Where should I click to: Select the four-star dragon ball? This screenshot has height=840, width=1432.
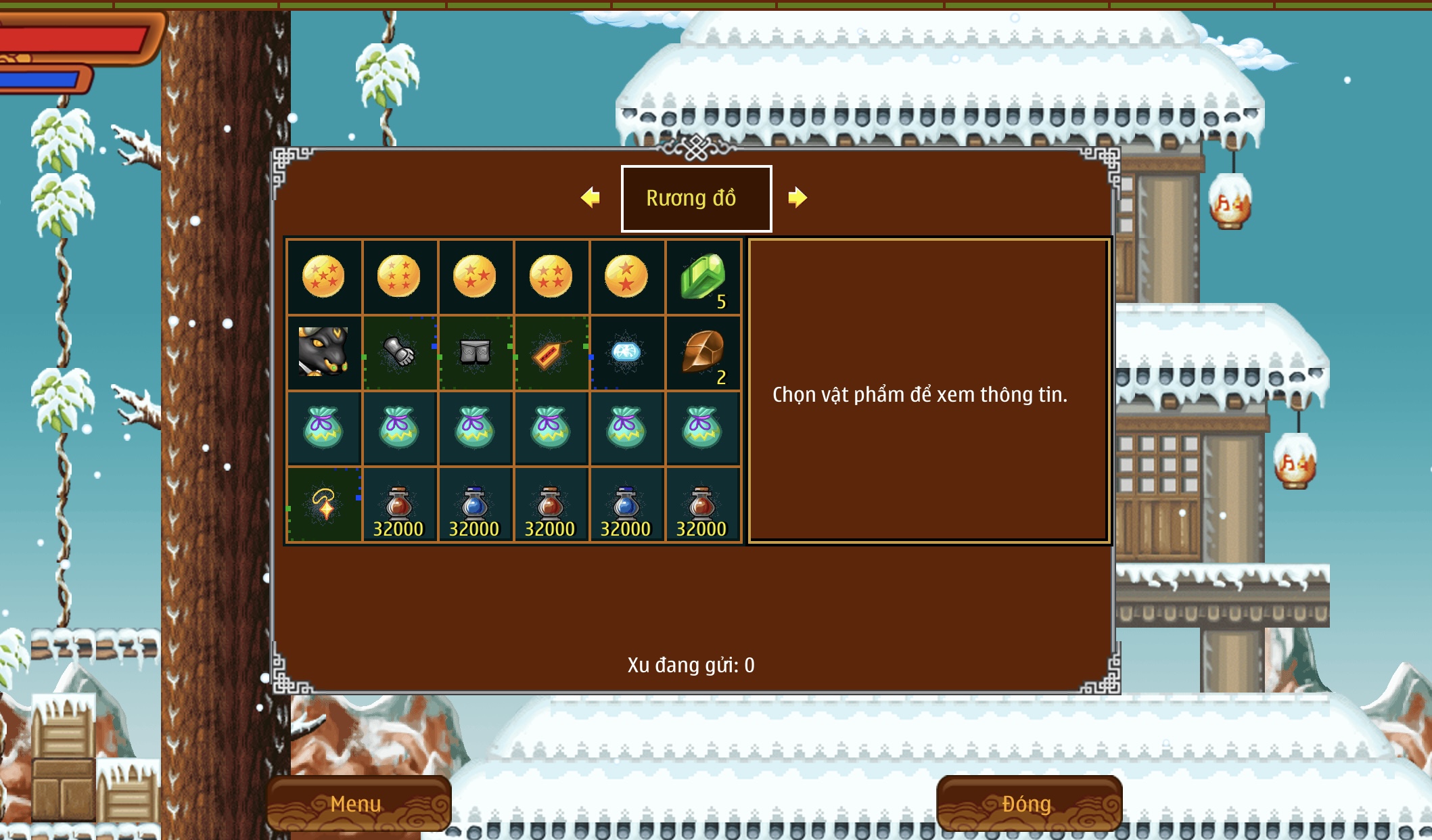point(551,277)
